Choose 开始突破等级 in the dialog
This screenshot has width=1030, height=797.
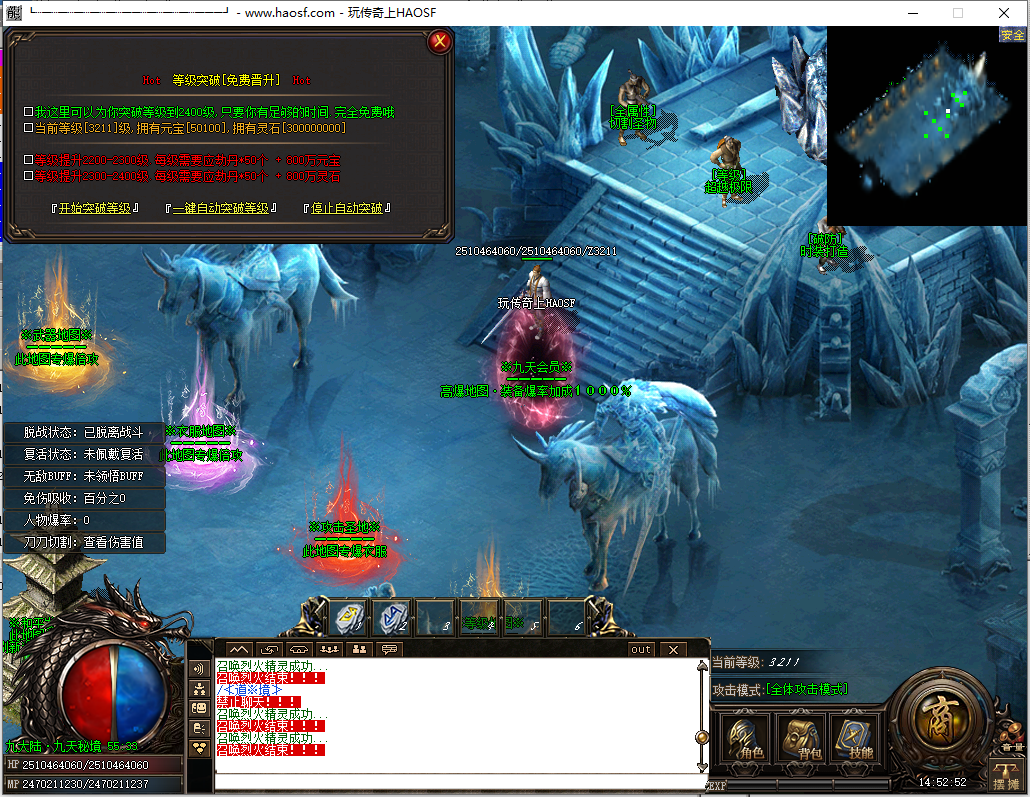(95, 208)
